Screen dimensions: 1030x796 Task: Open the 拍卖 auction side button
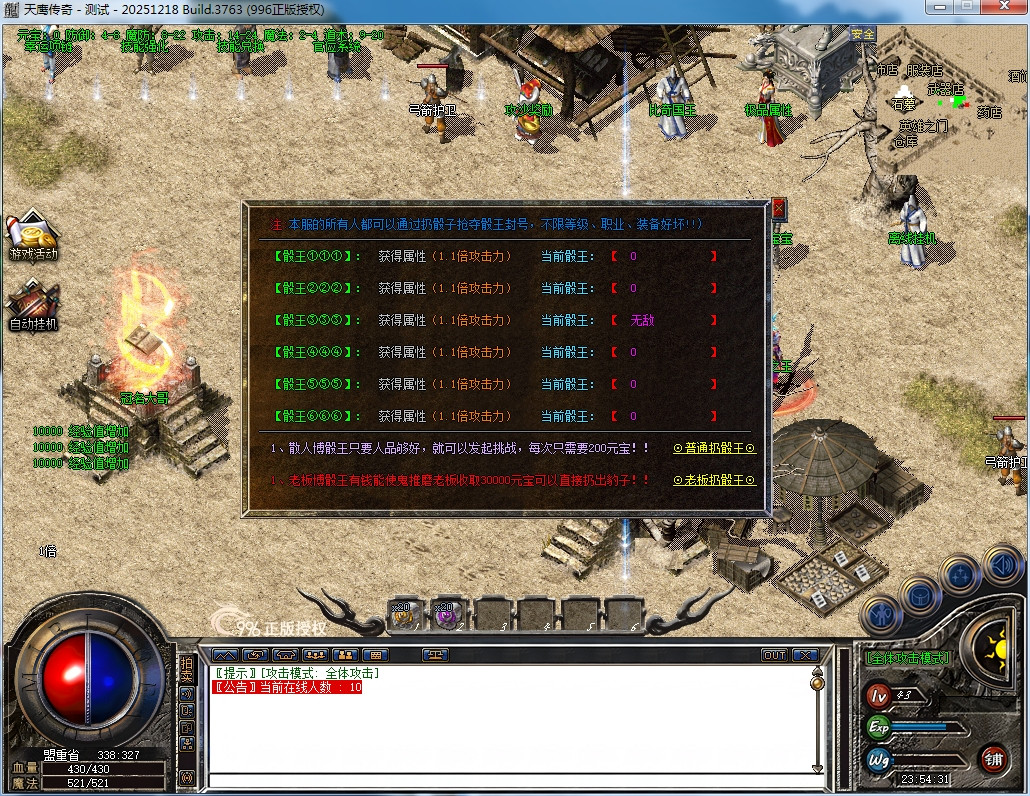[186, 670]
